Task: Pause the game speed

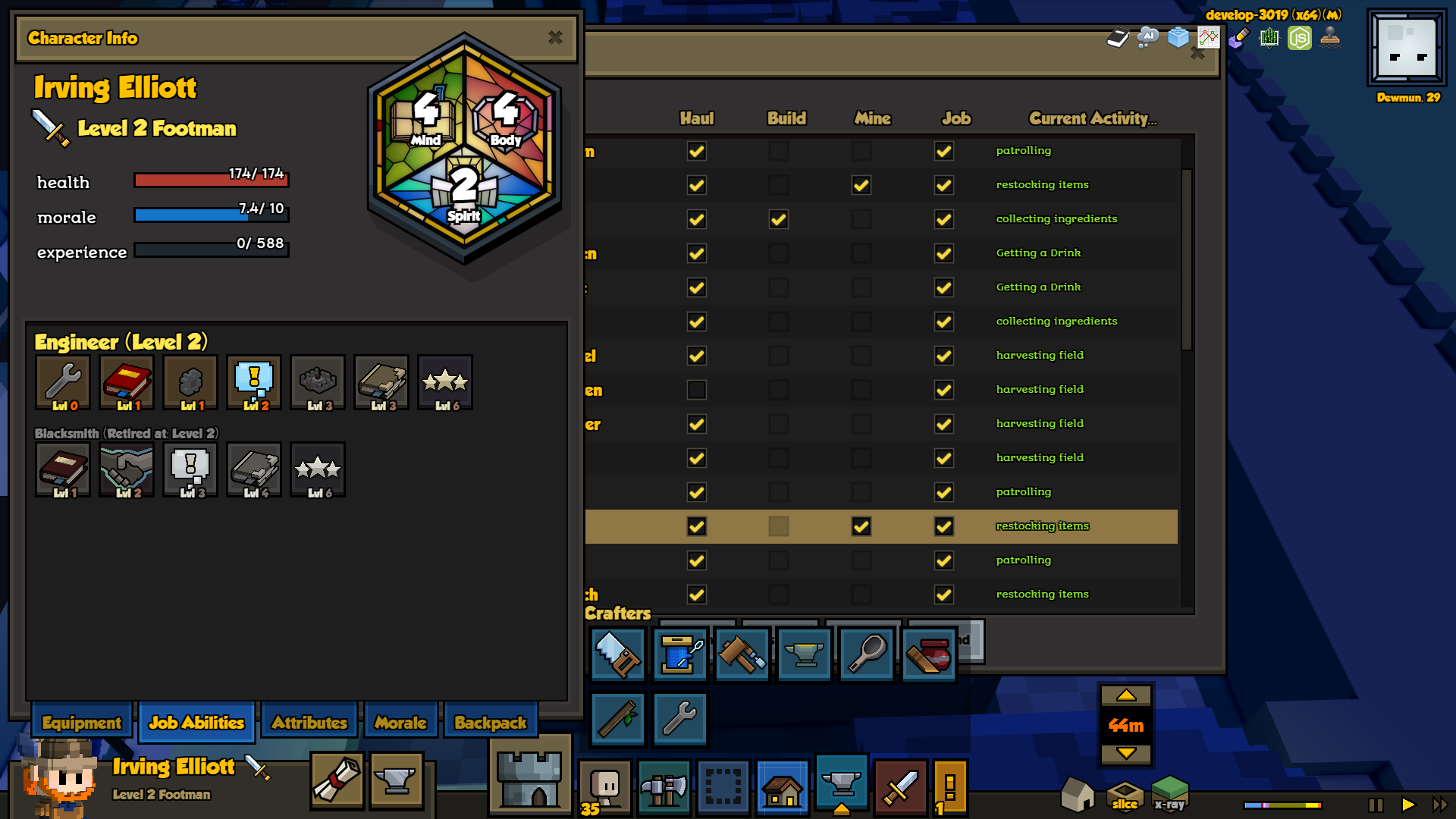Action: [x=1376, y=805]
